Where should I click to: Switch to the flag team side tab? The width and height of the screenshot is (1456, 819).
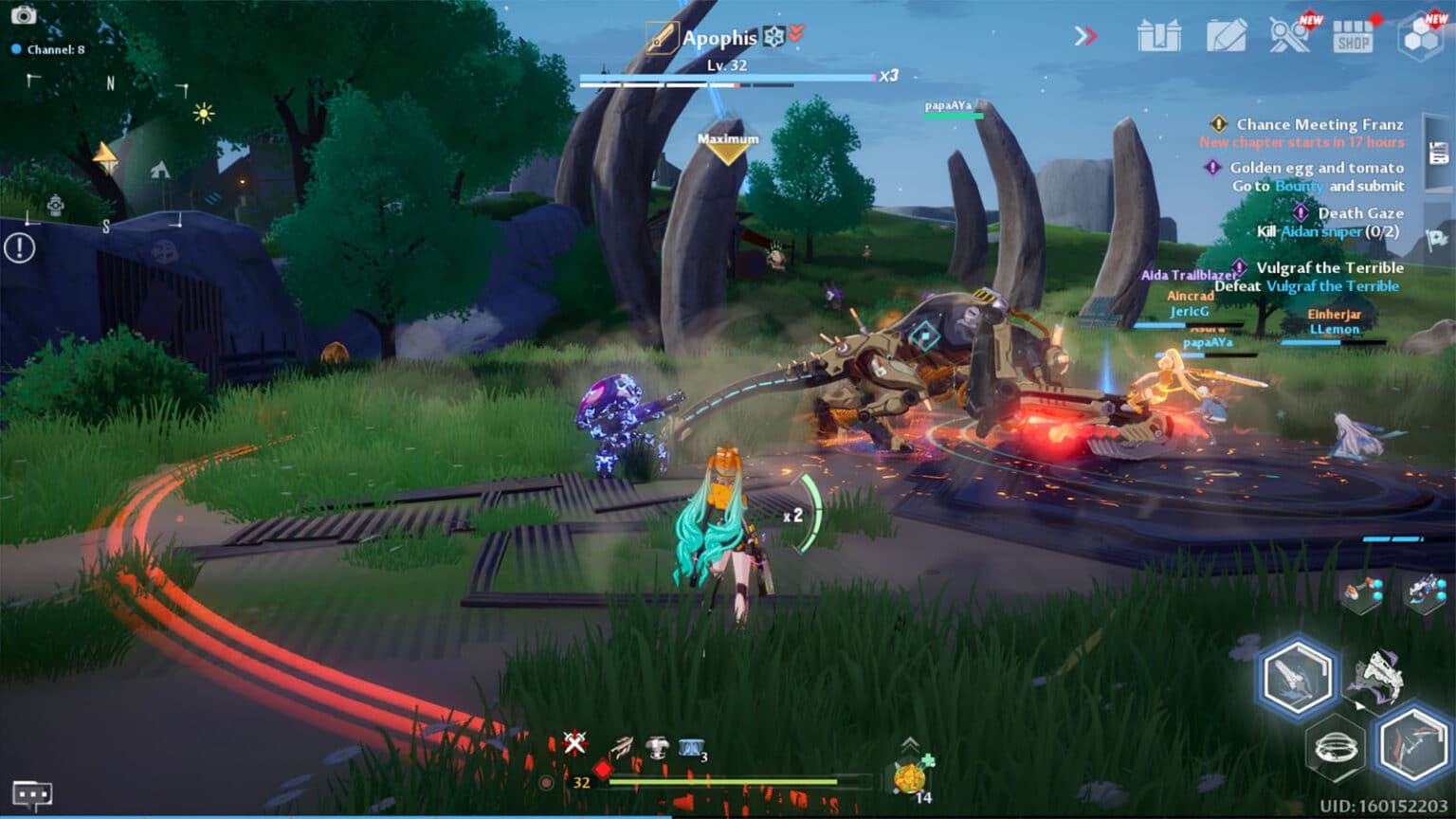(x=1437, y=238)
